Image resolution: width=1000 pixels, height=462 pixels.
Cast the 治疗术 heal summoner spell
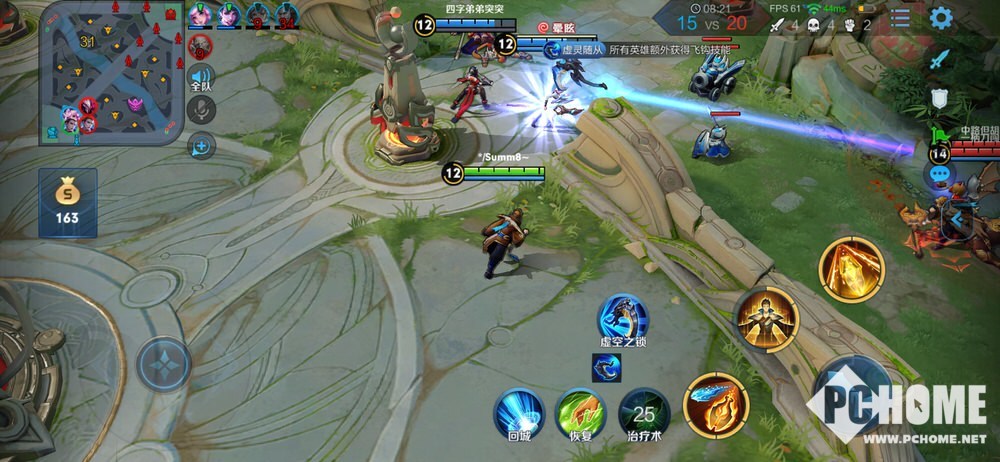click(x=644, y=413)
